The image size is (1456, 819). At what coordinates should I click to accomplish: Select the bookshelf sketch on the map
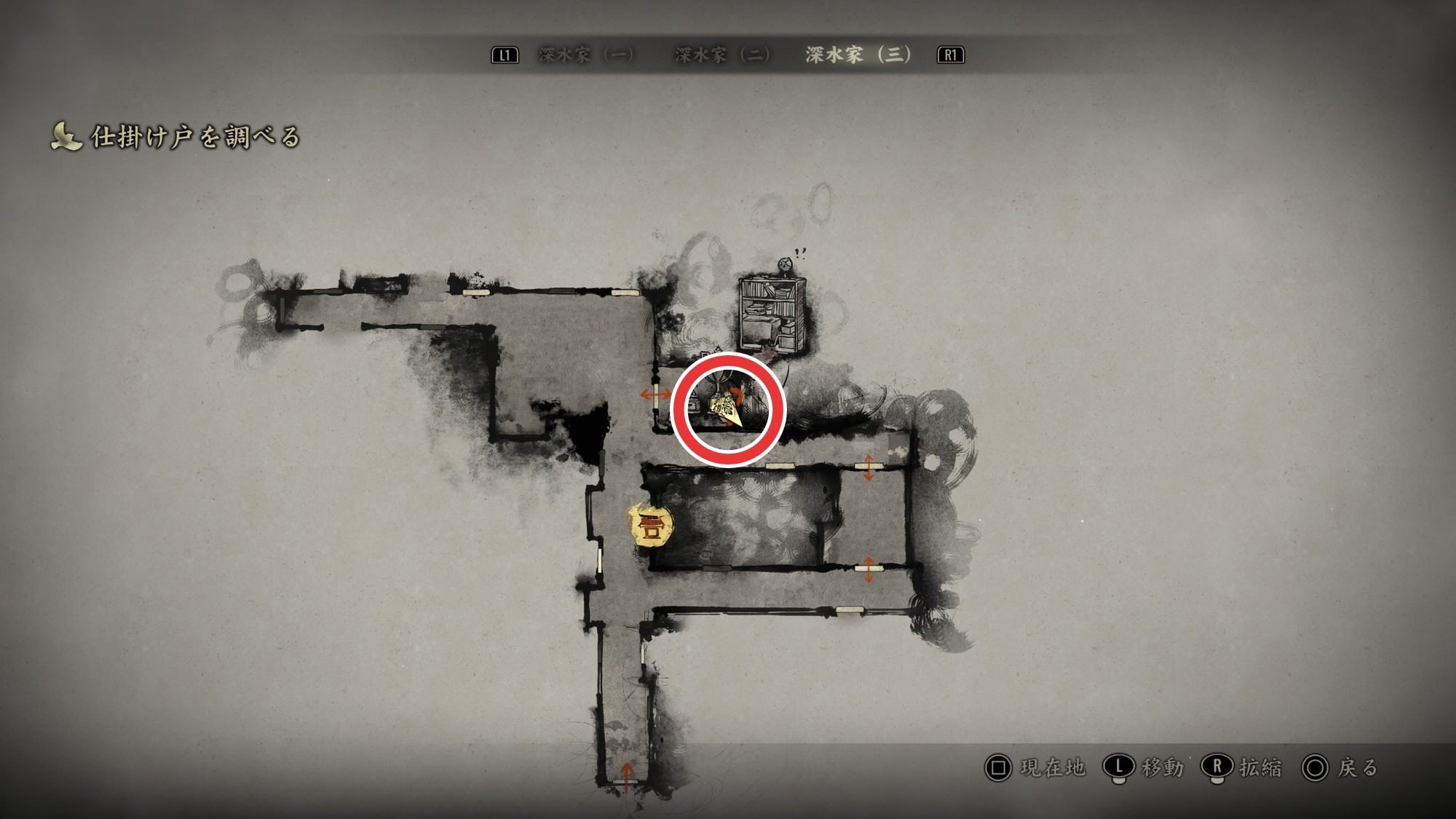[772, 313]
